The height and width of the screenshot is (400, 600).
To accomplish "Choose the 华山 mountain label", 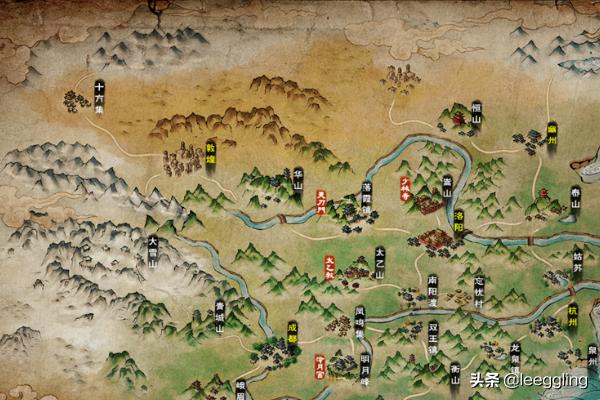I will [298, 178].
